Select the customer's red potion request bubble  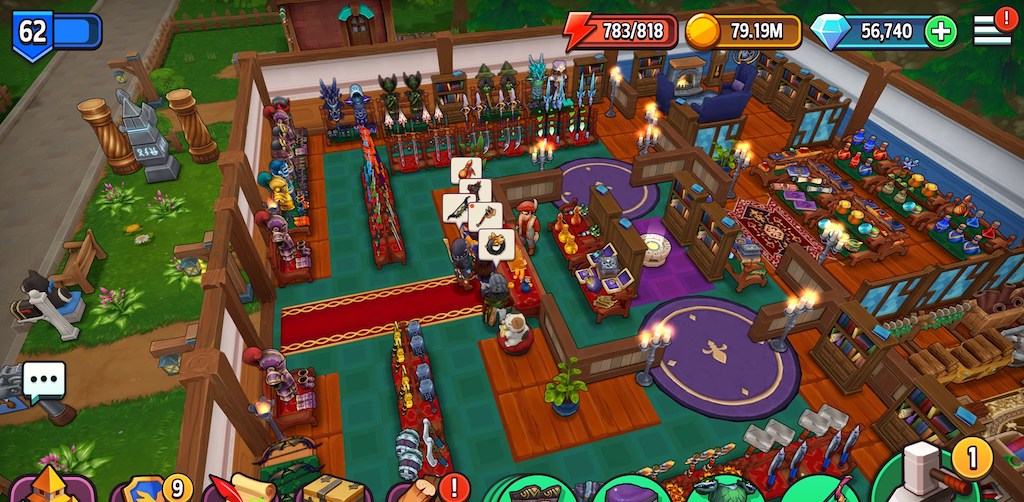click(x=466, y=169)
